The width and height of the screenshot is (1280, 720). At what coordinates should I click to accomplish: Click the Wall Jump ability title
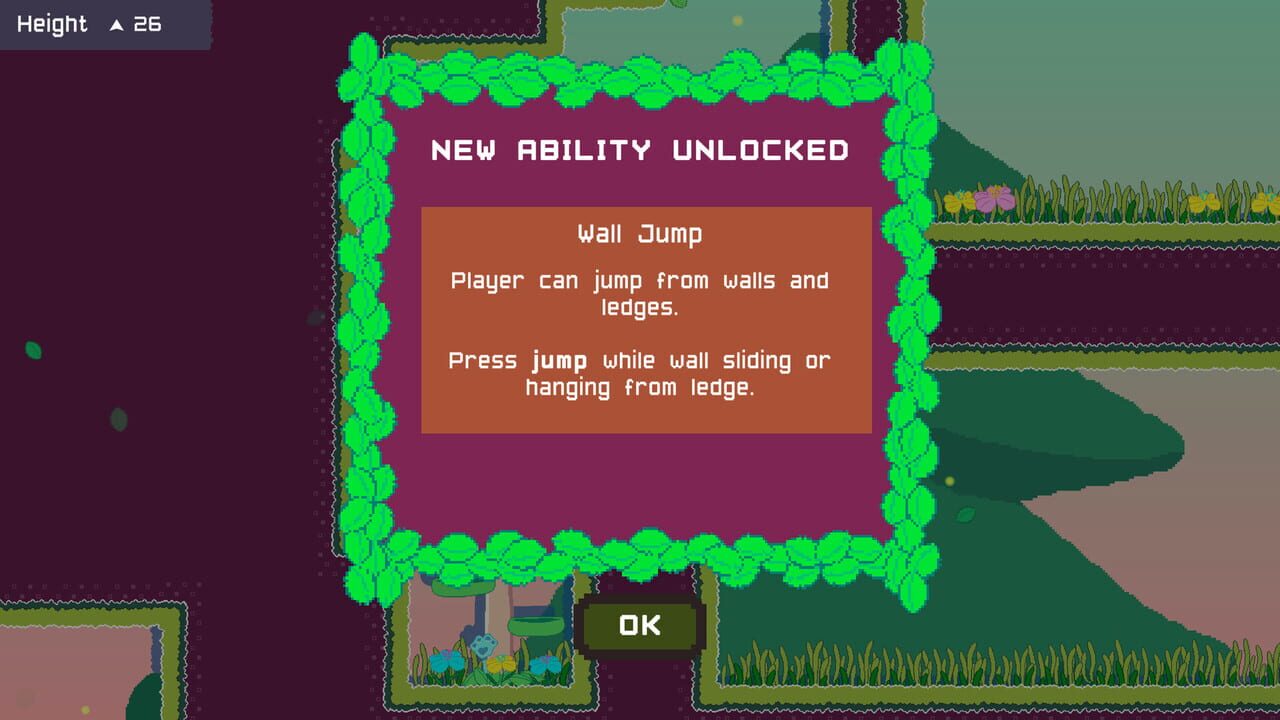click(639, 234)
